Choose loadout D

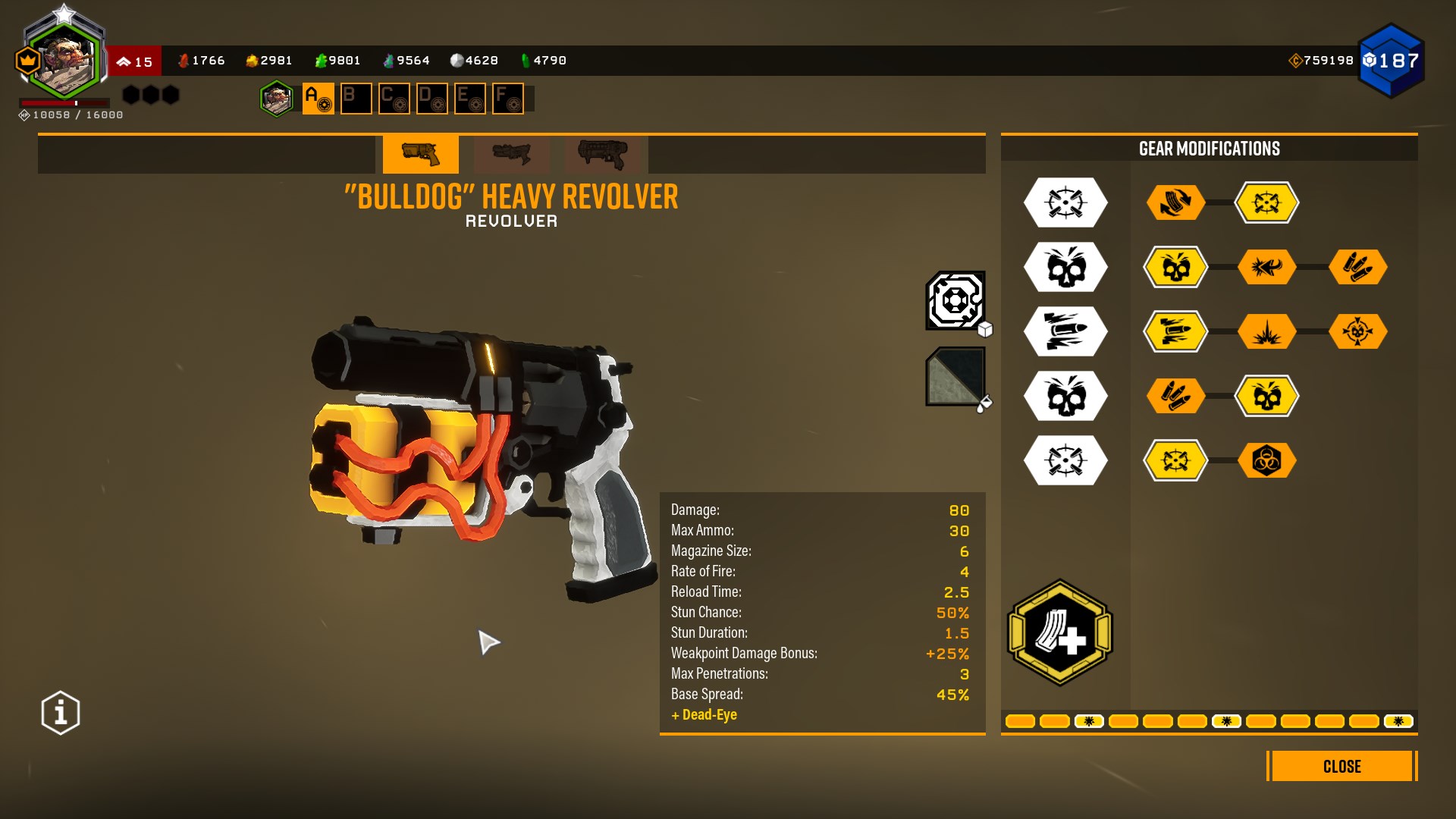point(431,99)
